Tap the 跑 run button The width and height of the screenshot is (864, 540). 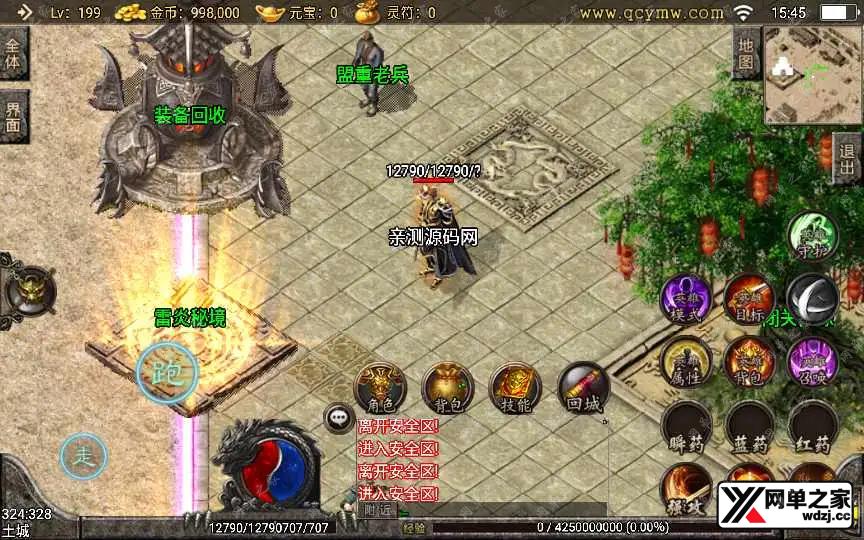(x=167, y=372)
